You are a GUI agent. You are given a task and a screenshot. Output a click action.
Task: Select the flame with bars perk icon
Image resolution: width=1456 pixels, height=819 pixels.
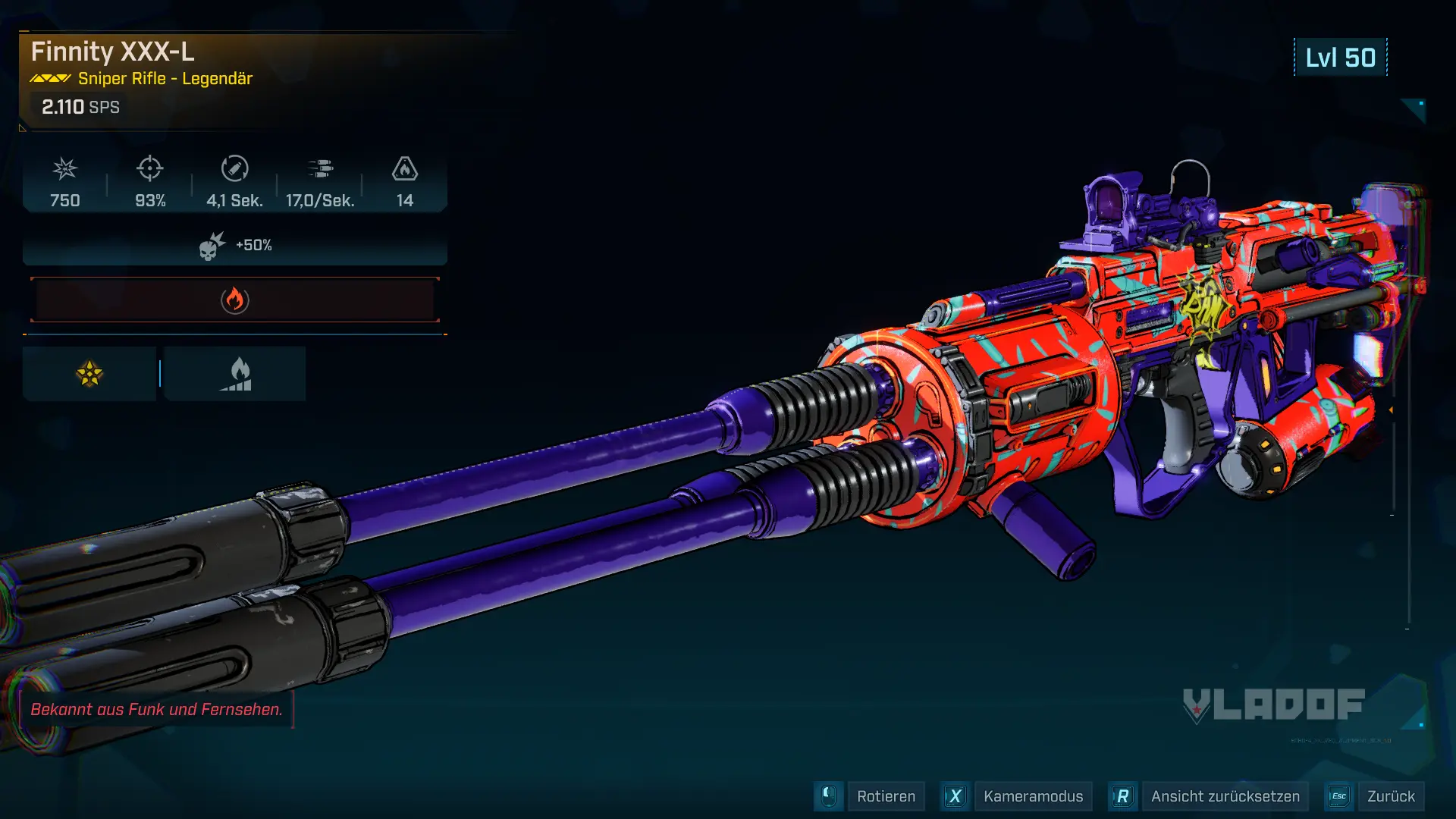(236, 374)
